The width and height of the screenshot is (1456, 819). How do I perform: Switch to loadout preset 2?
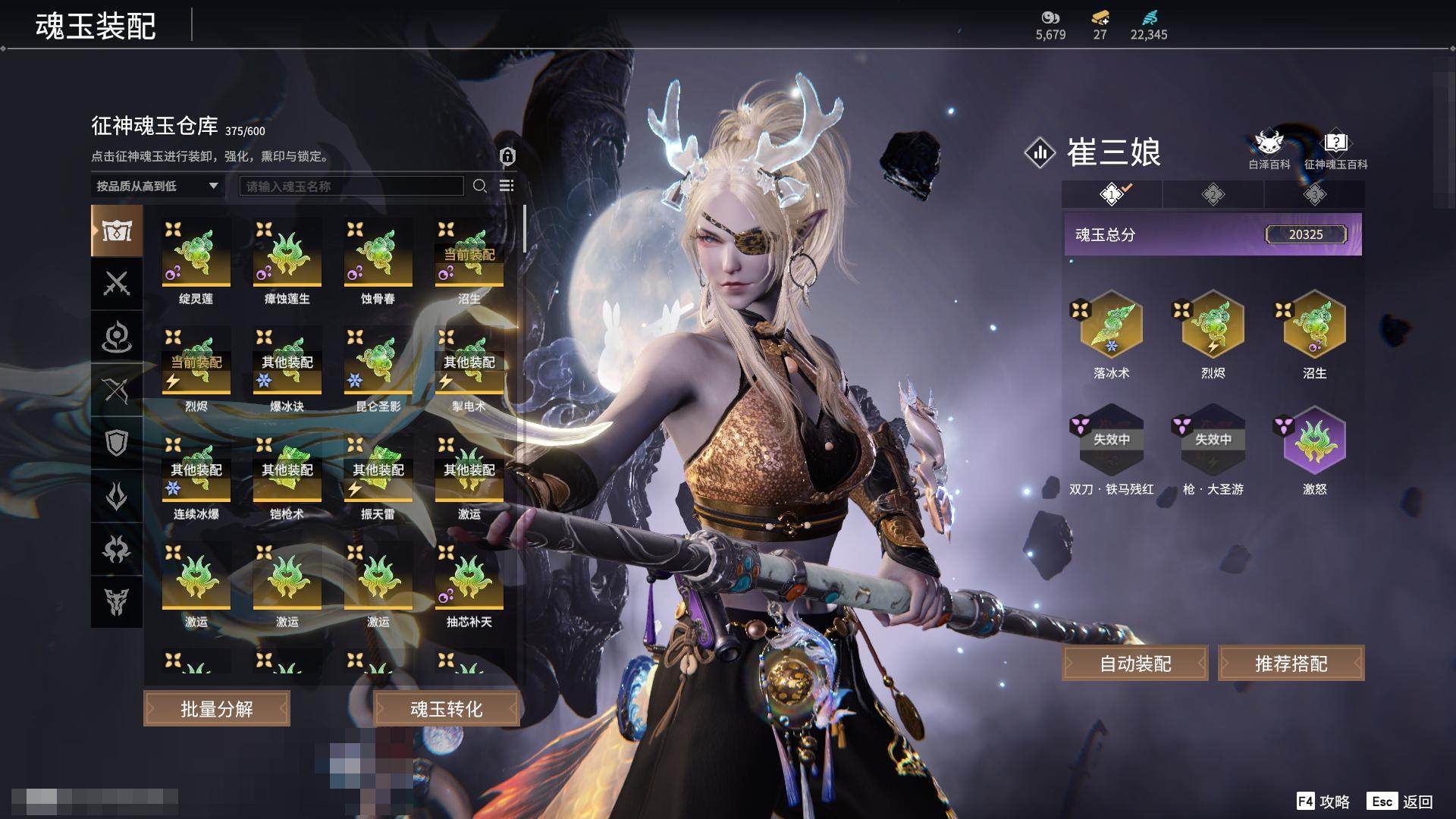pos(1213,195)
